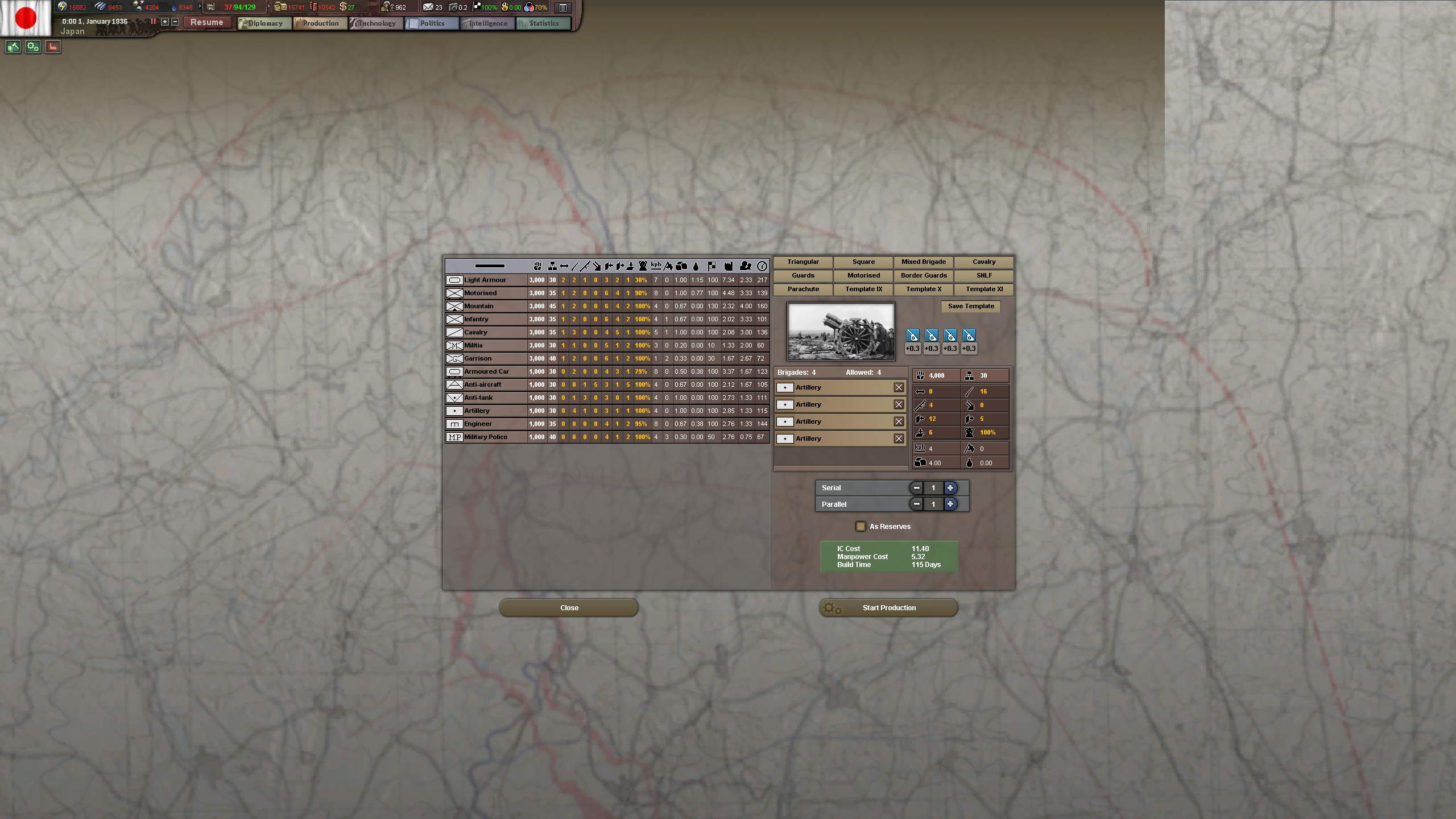Click the statistics chart icon below the flag
The height and width of the screenshot is (819, 1456).
(52, 47)
